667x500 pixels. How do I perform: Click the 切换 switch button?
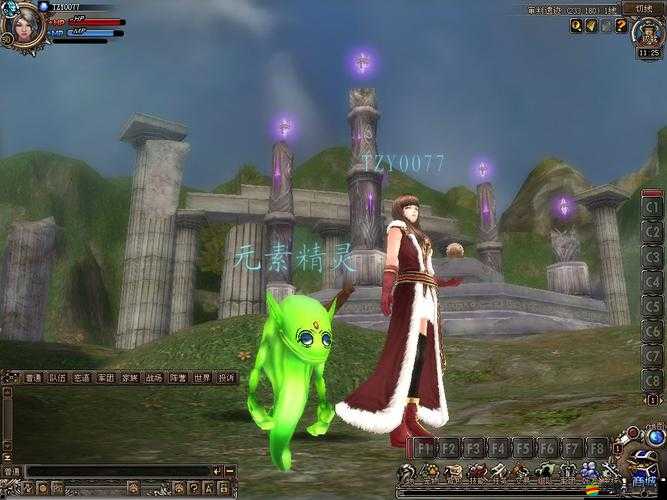(x=643, y=8)
